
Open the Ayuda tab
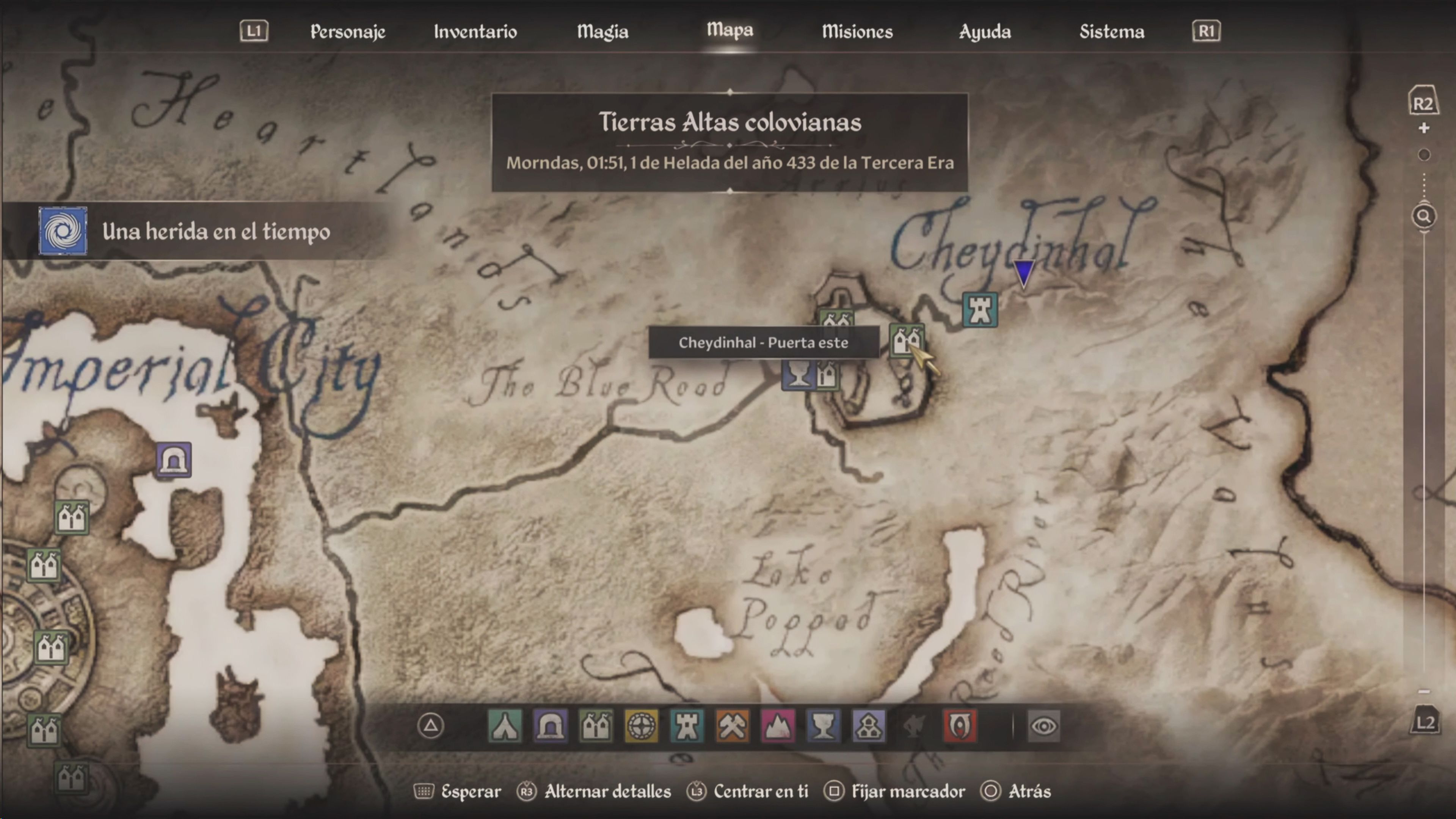[985, 31]
